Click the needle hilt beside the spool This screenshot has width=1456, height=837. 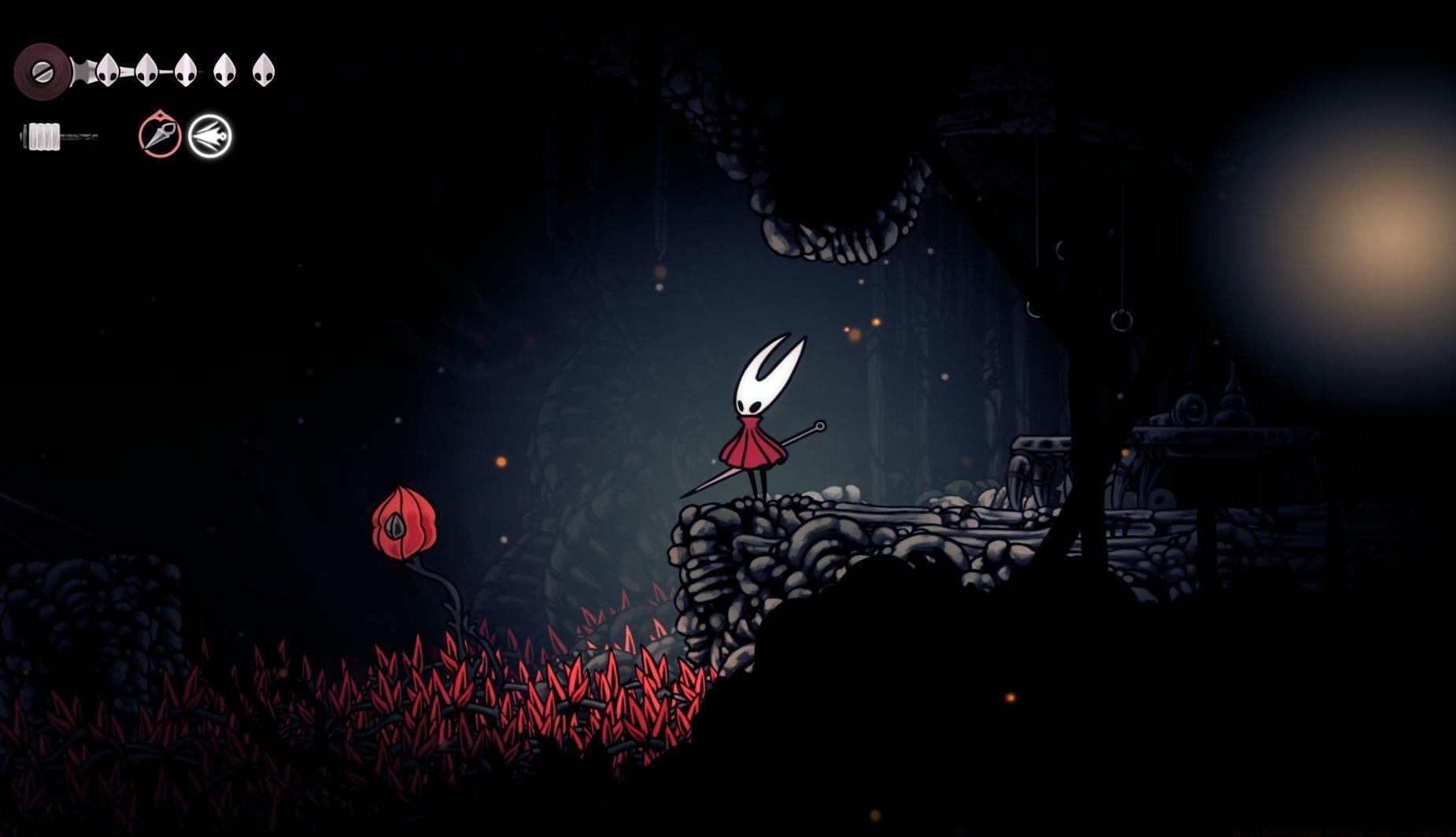(82, 71)
